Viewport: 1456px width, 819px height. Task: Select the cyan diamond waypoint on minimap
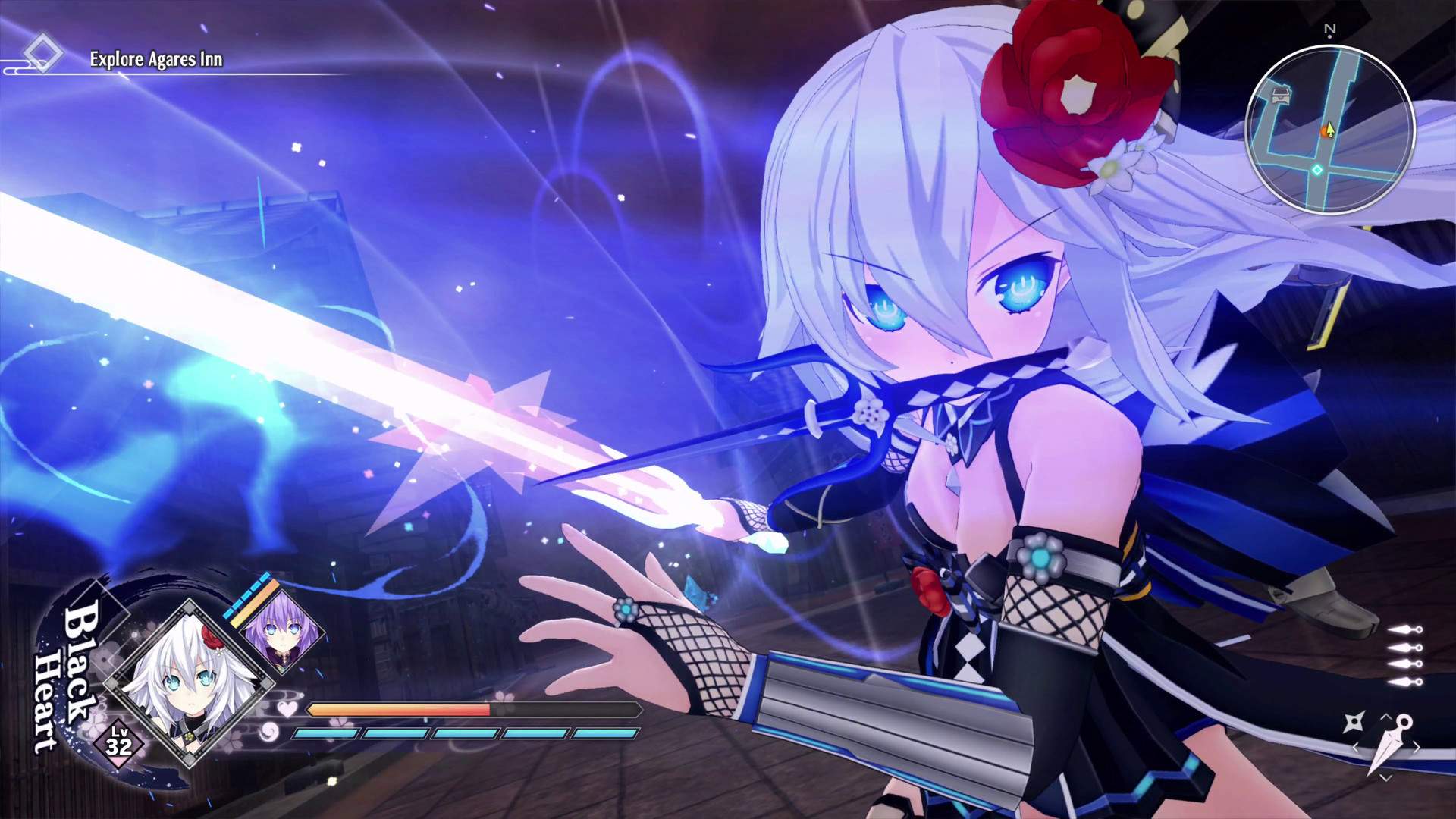pos(1317,170)
